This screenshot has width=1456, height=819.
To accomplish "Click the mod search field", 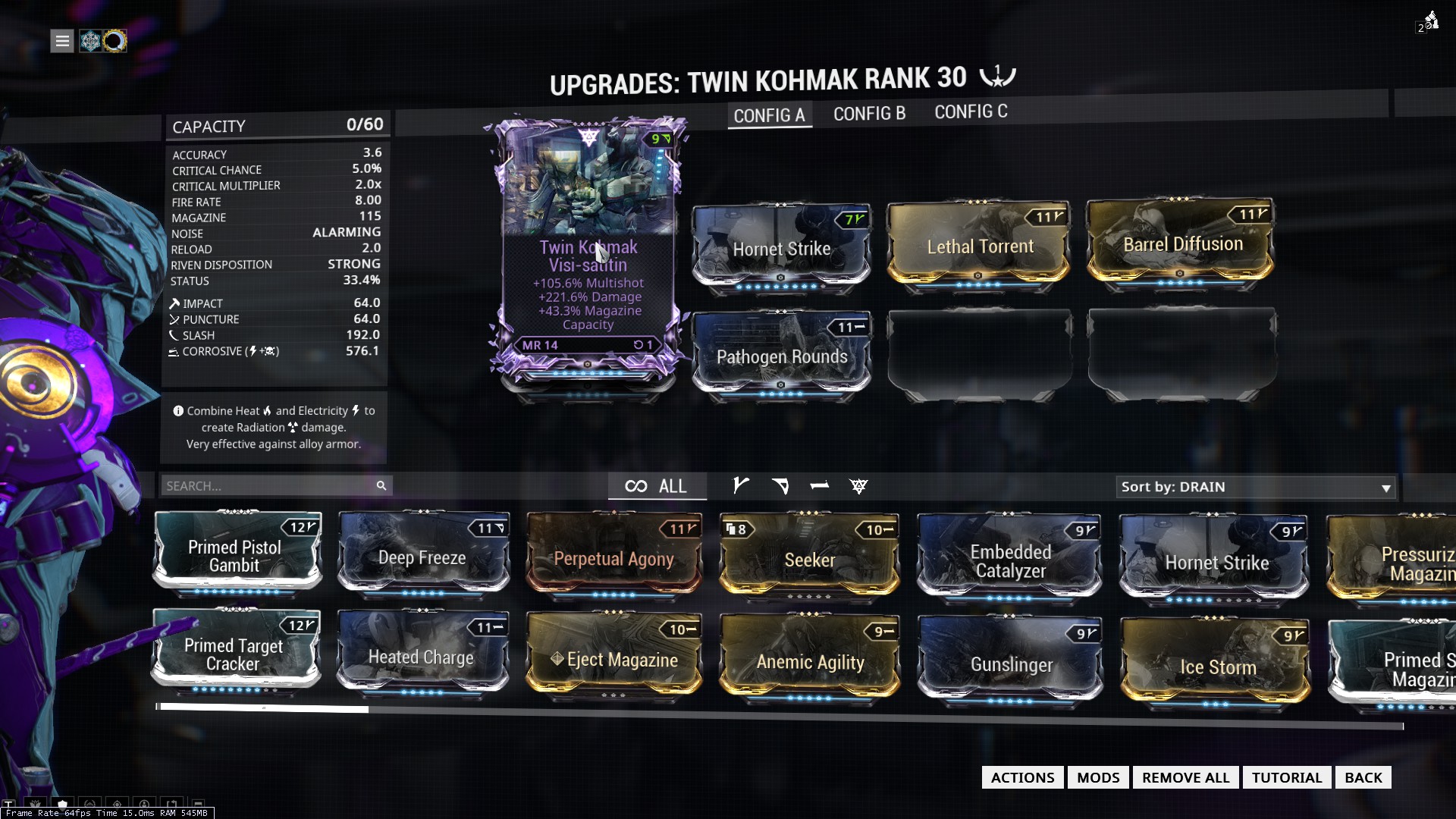I will (269, 486).
